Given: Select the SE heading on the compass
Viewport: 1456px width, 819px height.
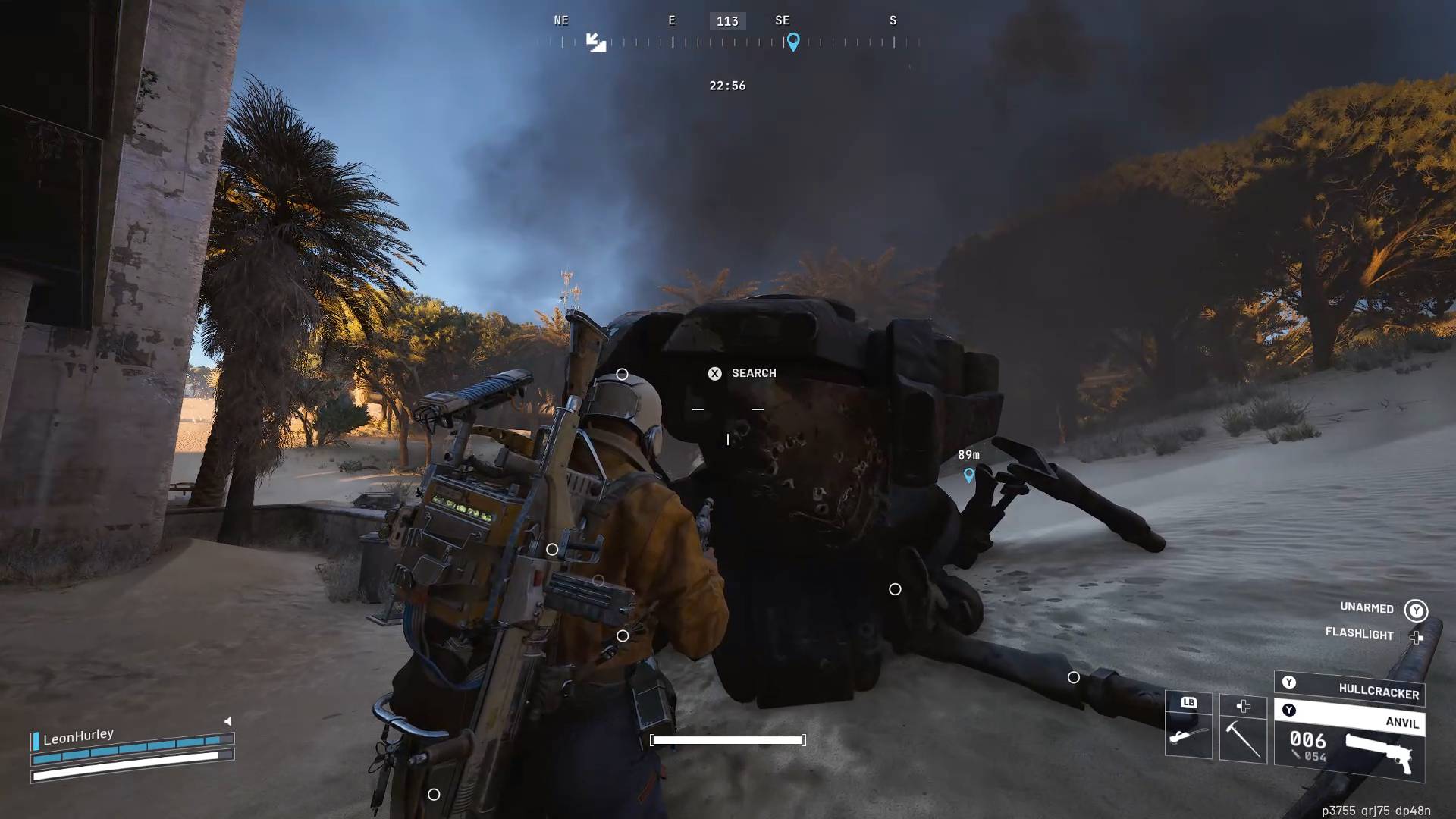Looking at the screenshot, I should (782, 20).
